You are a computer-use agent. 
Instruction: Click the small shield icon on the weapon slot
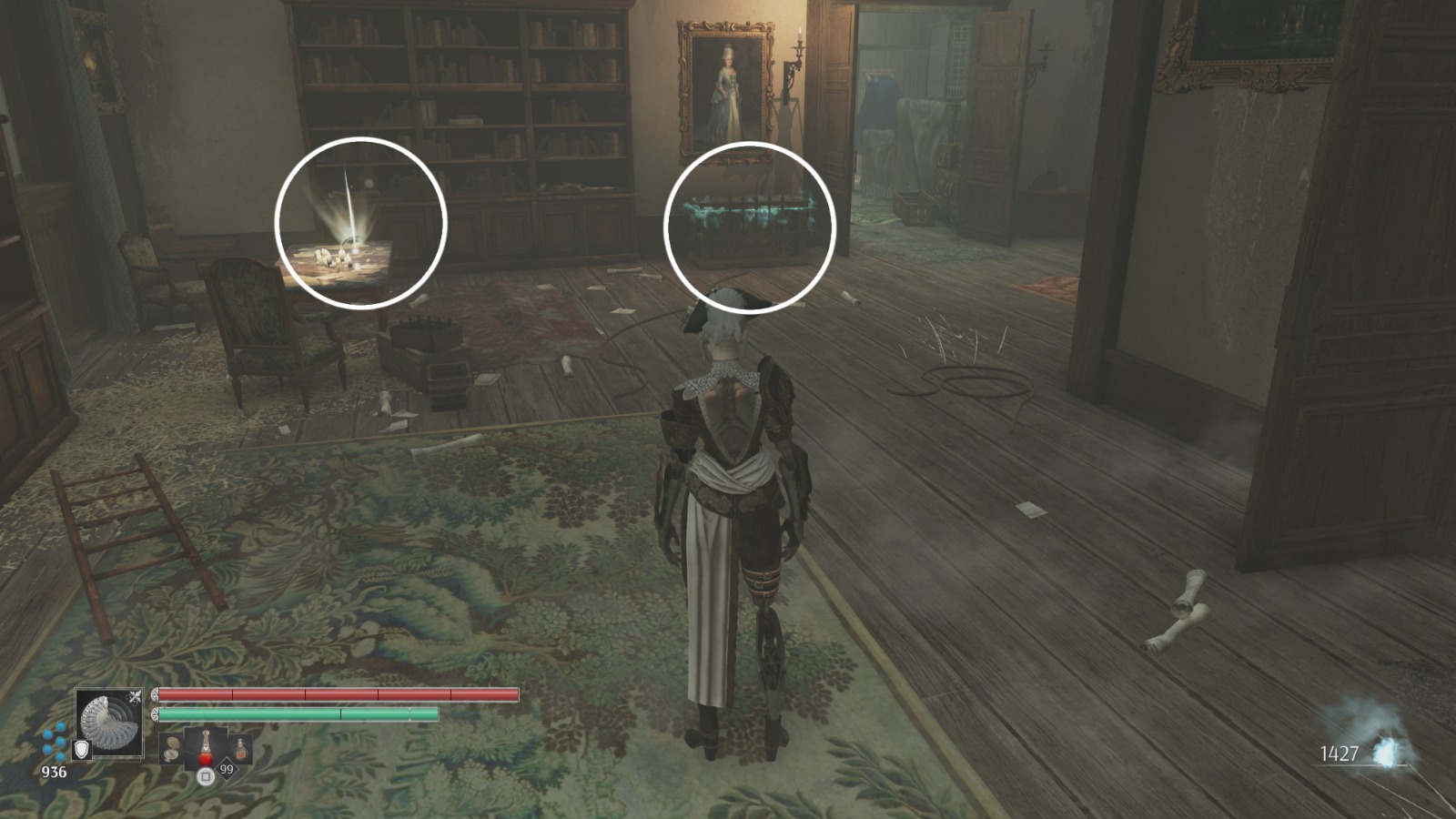tap(81, 749)
